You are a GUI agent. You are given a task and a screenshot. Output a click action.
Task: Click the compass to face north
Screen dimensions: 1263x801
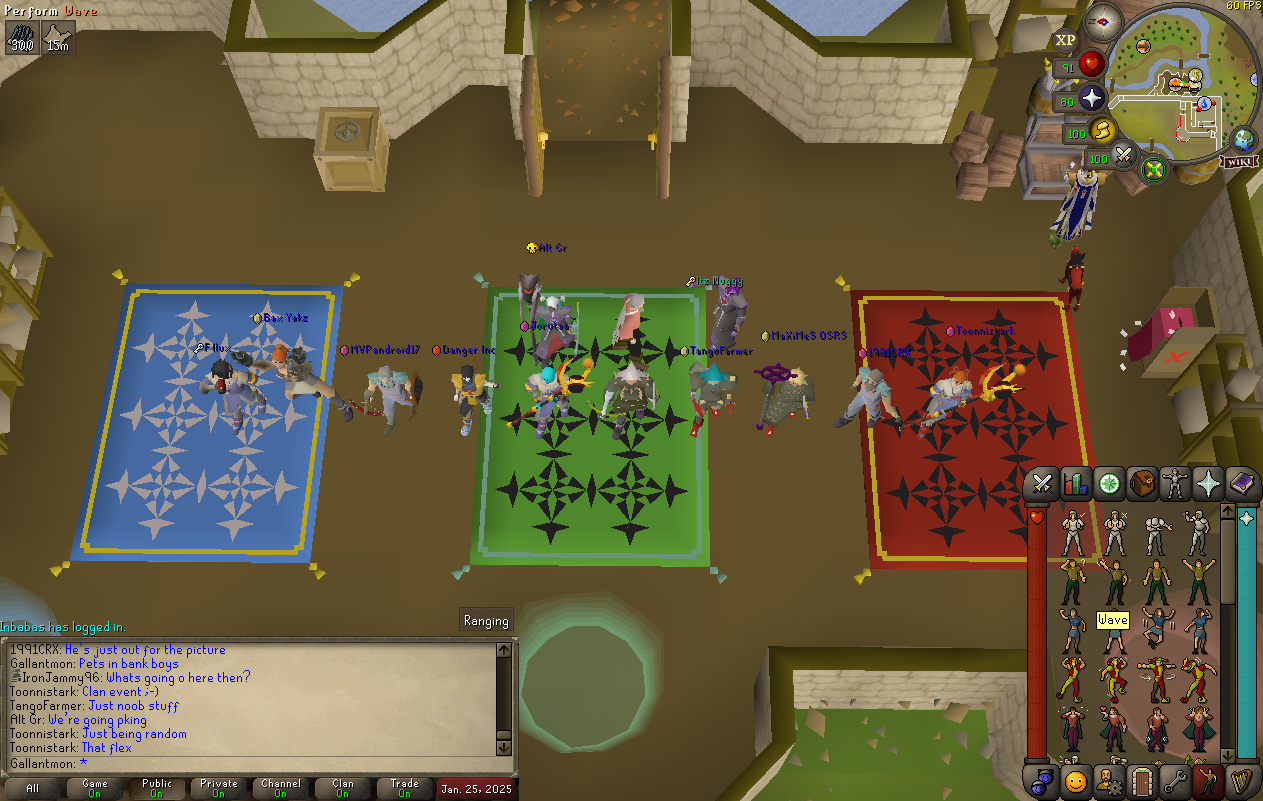pyautogui.click(x=1104, y=21)
